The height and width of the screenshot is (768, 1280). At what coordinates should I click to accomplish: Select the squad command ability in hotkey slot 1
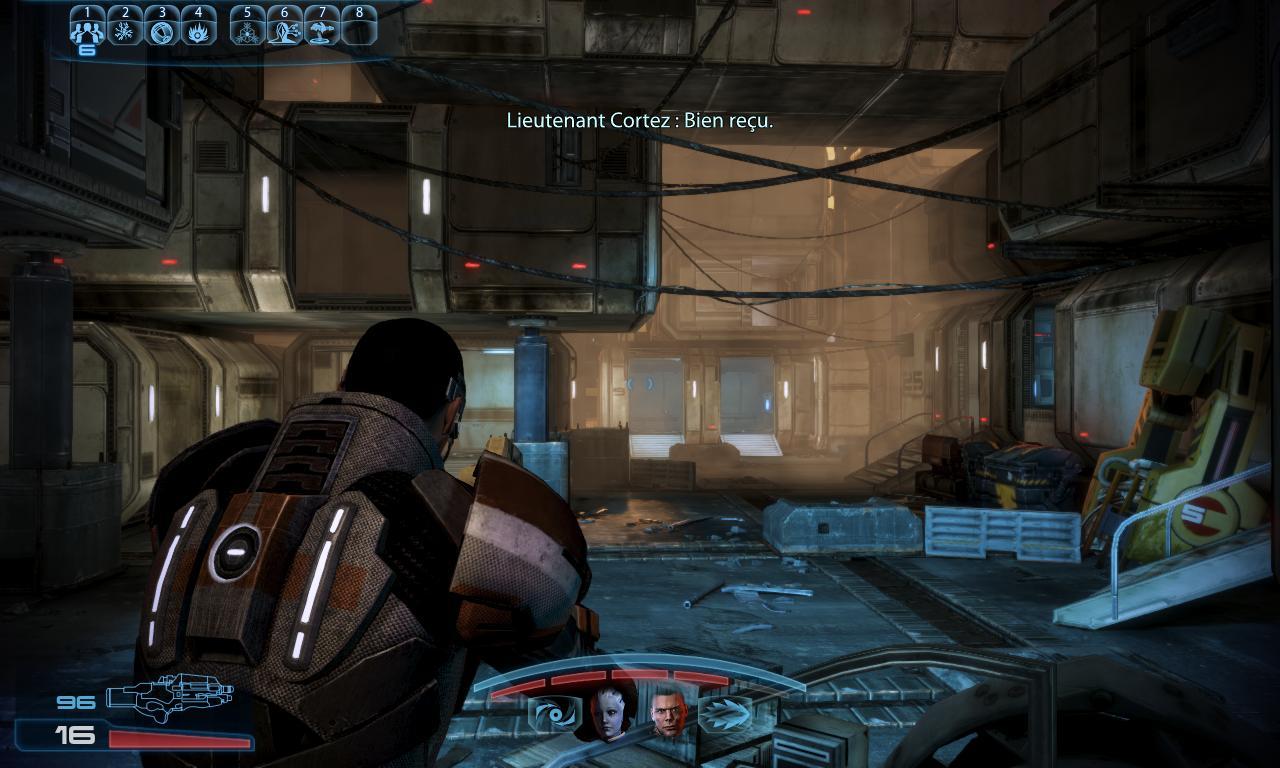click(87, 31)
